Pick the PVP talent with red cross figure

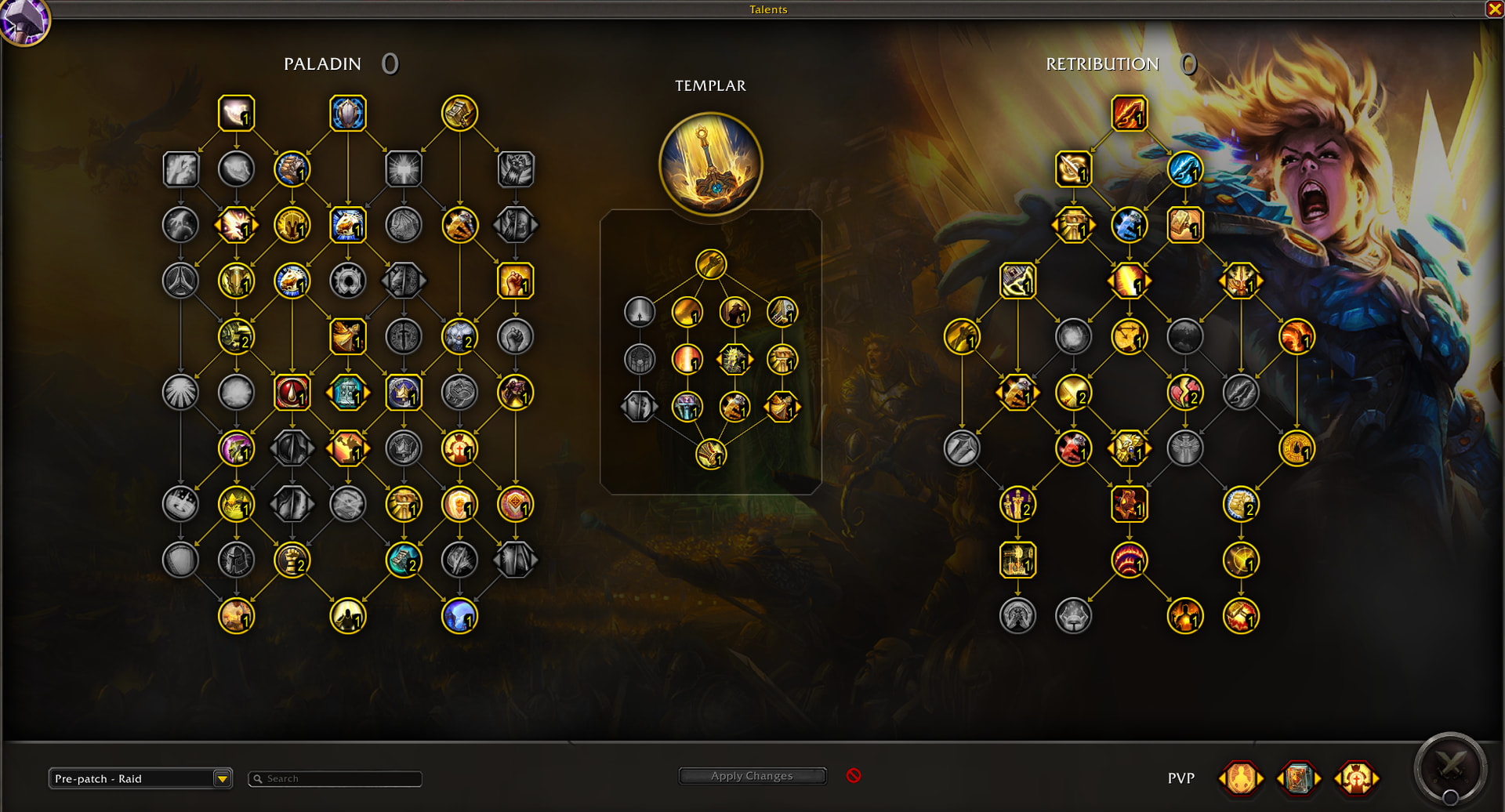tap(1356, 778)
